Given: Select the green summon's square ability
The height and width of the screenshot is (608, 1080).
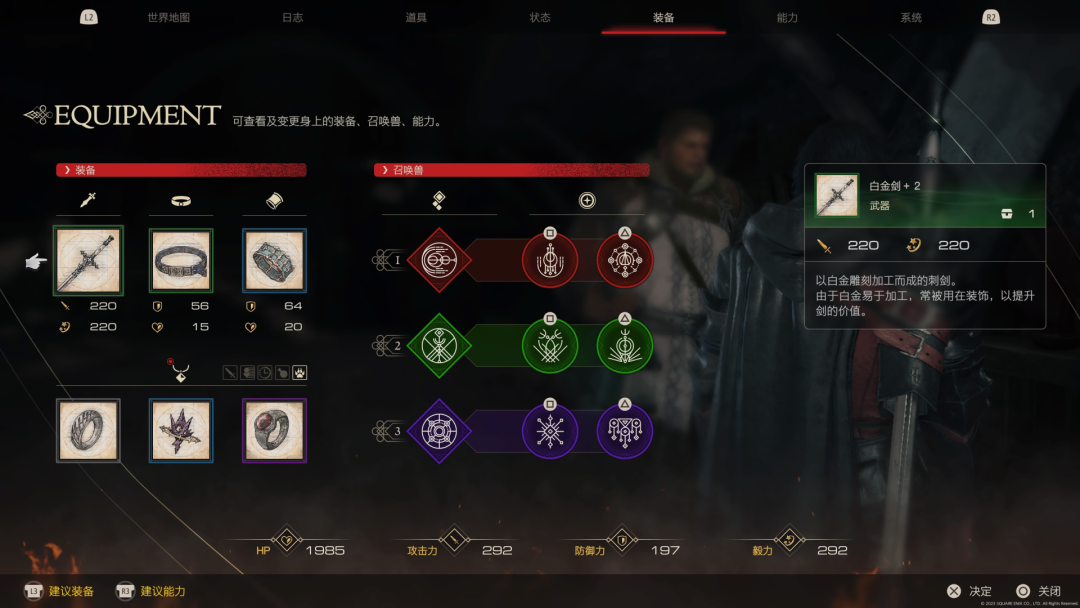Looking at the screenshot, I should (x=550, y=347).
